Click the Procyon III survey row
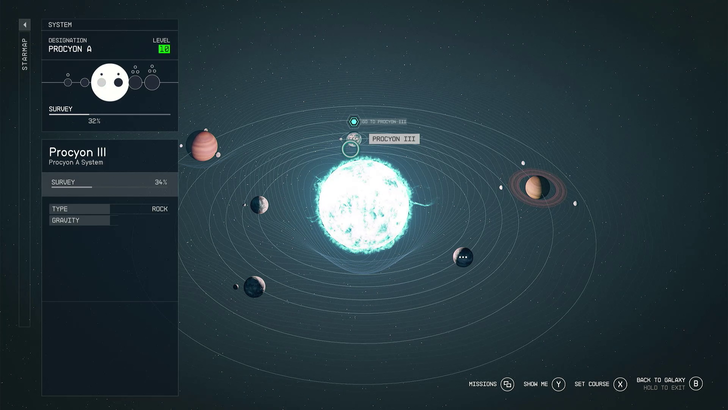Screen dimensions: 728x410 [x=109, y=183]
